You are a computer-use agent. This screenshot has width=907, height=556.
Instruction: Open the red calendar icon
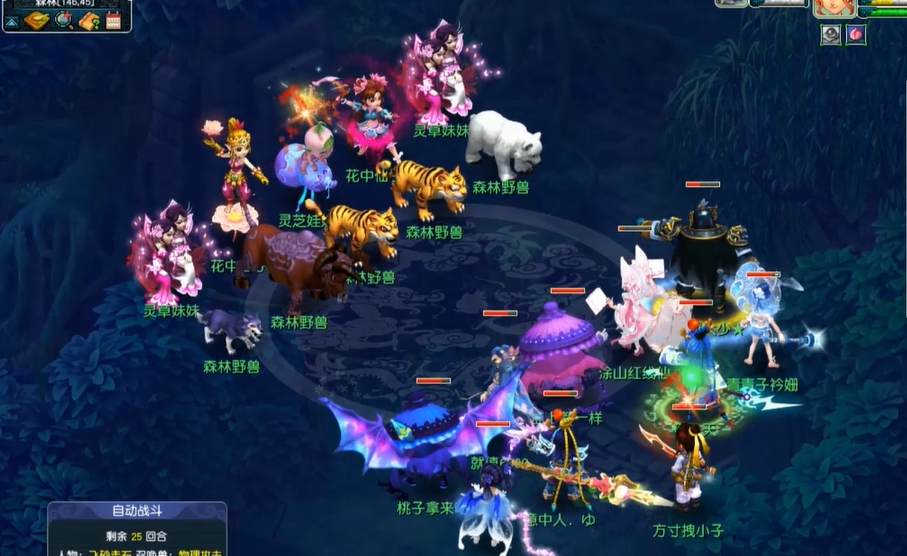(x=113, y=20)
